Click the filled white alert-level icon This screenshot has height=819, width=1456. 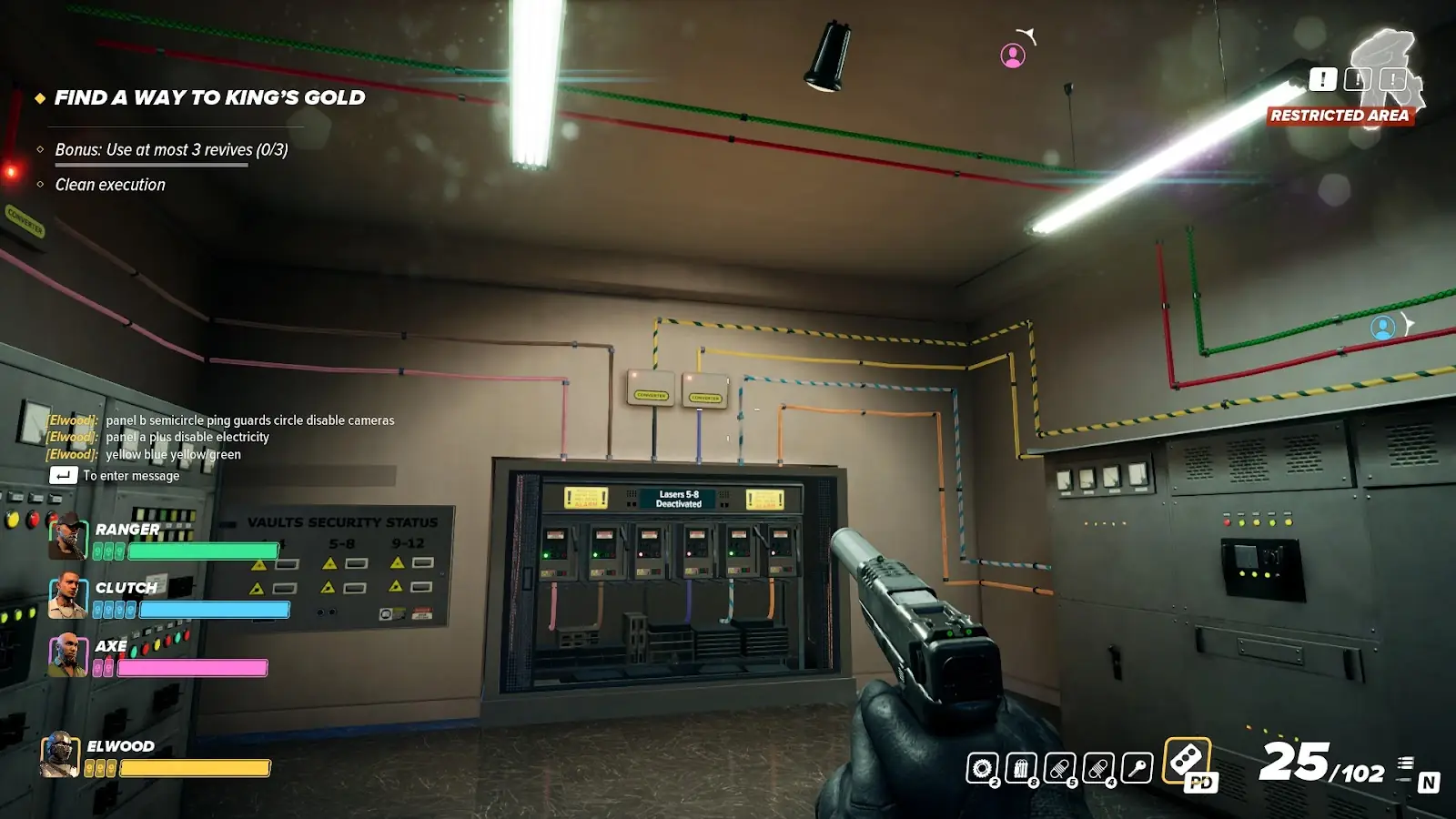1323,80
